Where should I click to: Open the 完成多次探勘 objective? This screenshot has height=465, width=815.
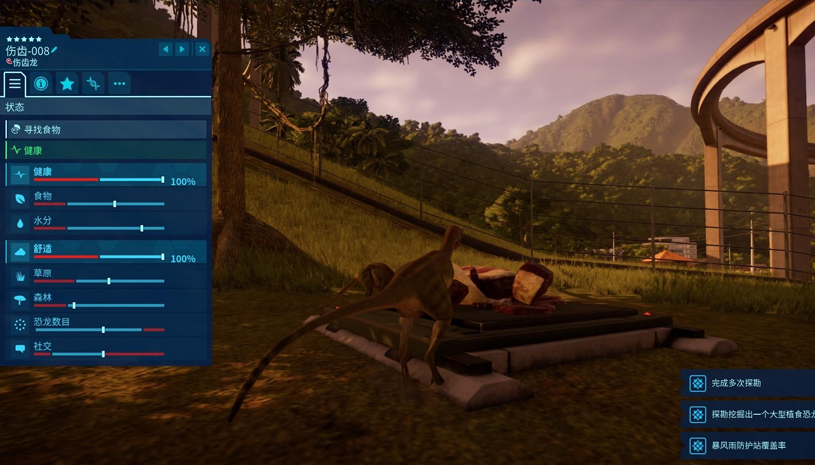(748, 383)
